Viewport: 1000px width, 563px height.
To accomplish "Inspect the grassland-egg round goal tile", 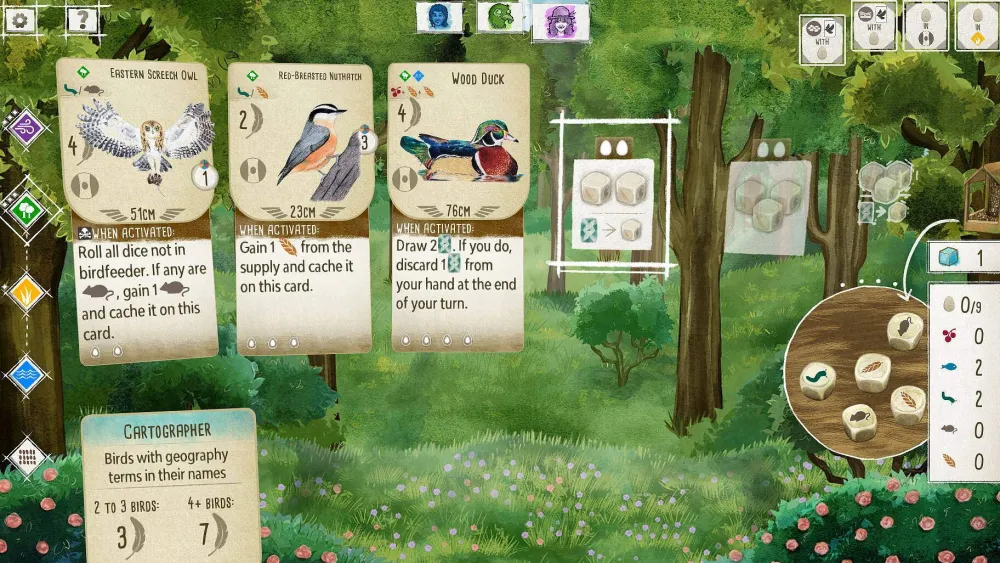I will point(976,26).
